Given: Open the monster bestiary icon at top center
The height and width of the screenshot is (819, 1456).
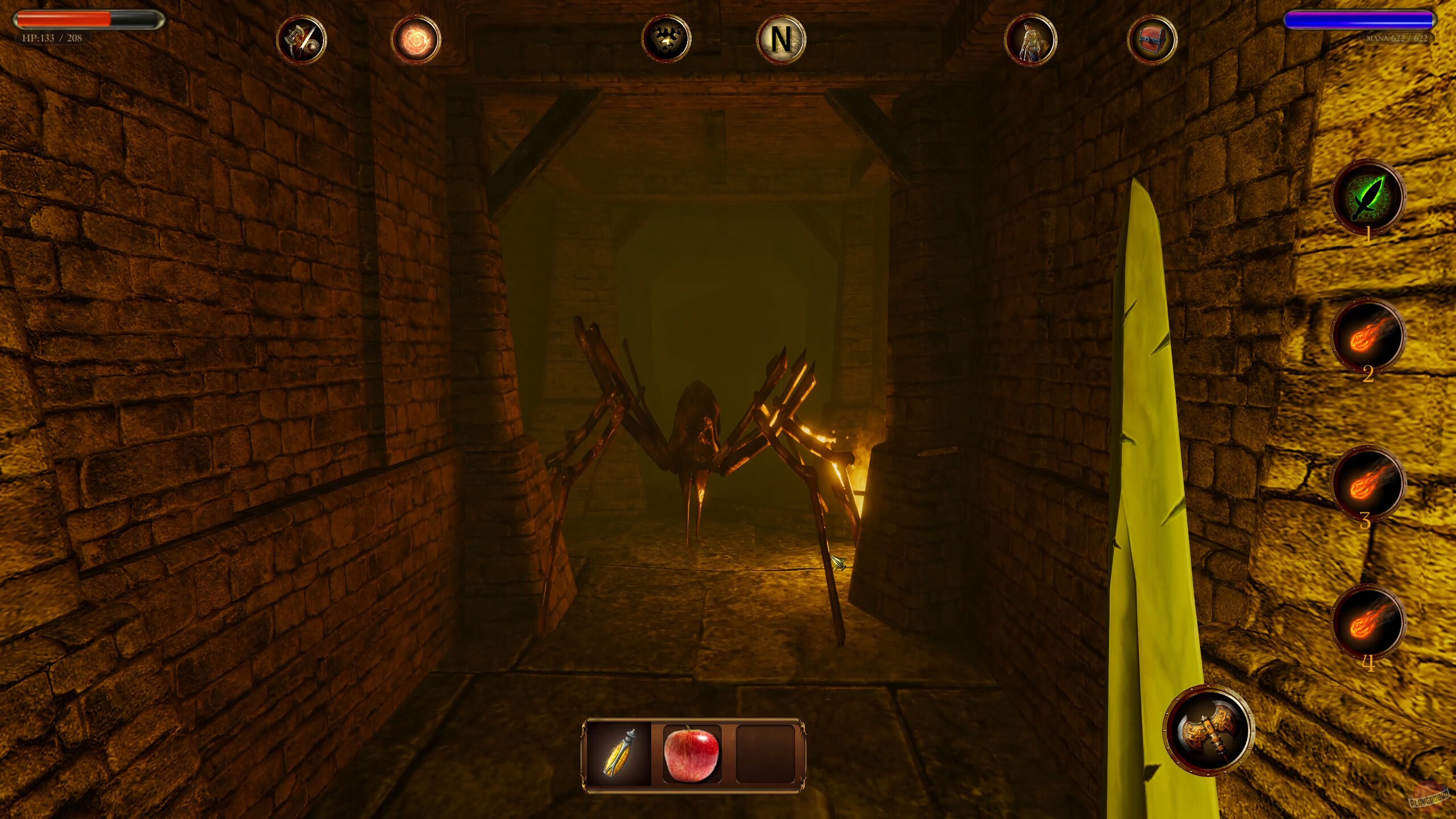Looking at the screenshot, I should click(x=667, y=38).
